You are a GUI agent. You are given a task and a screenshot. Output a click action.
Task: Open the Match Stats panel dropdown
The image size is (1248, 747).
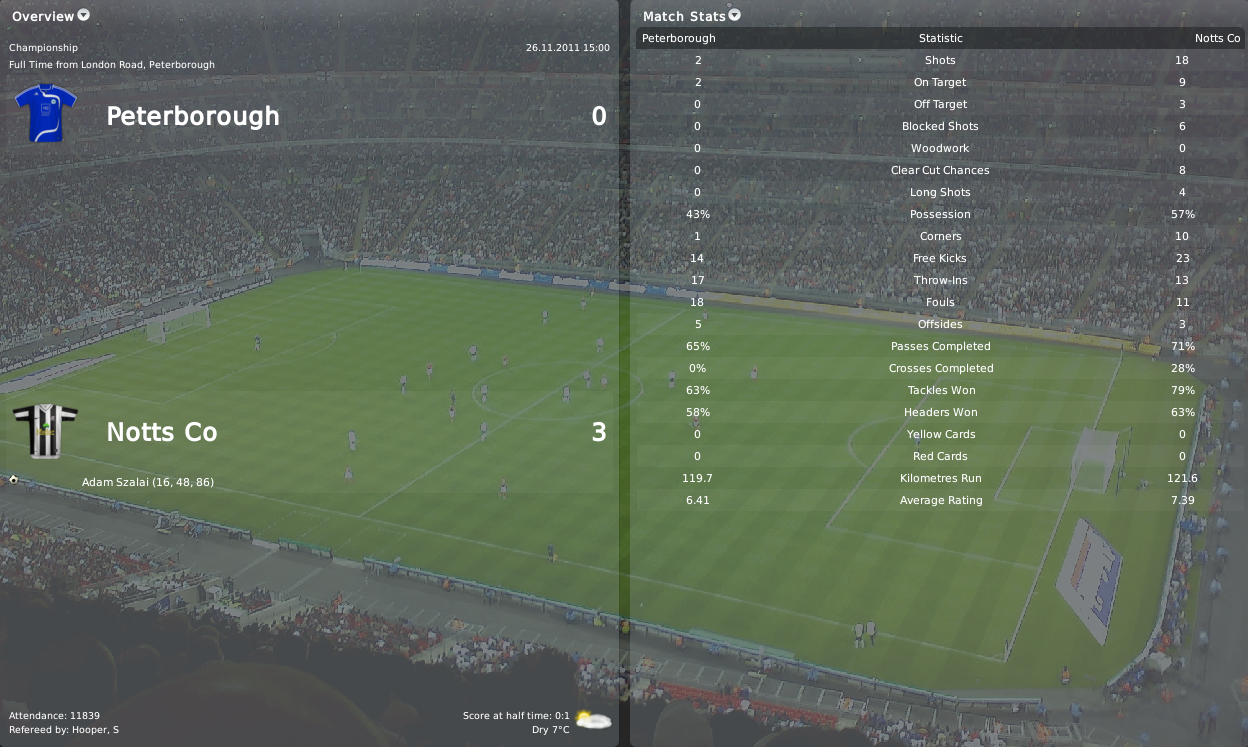[735, 15]
